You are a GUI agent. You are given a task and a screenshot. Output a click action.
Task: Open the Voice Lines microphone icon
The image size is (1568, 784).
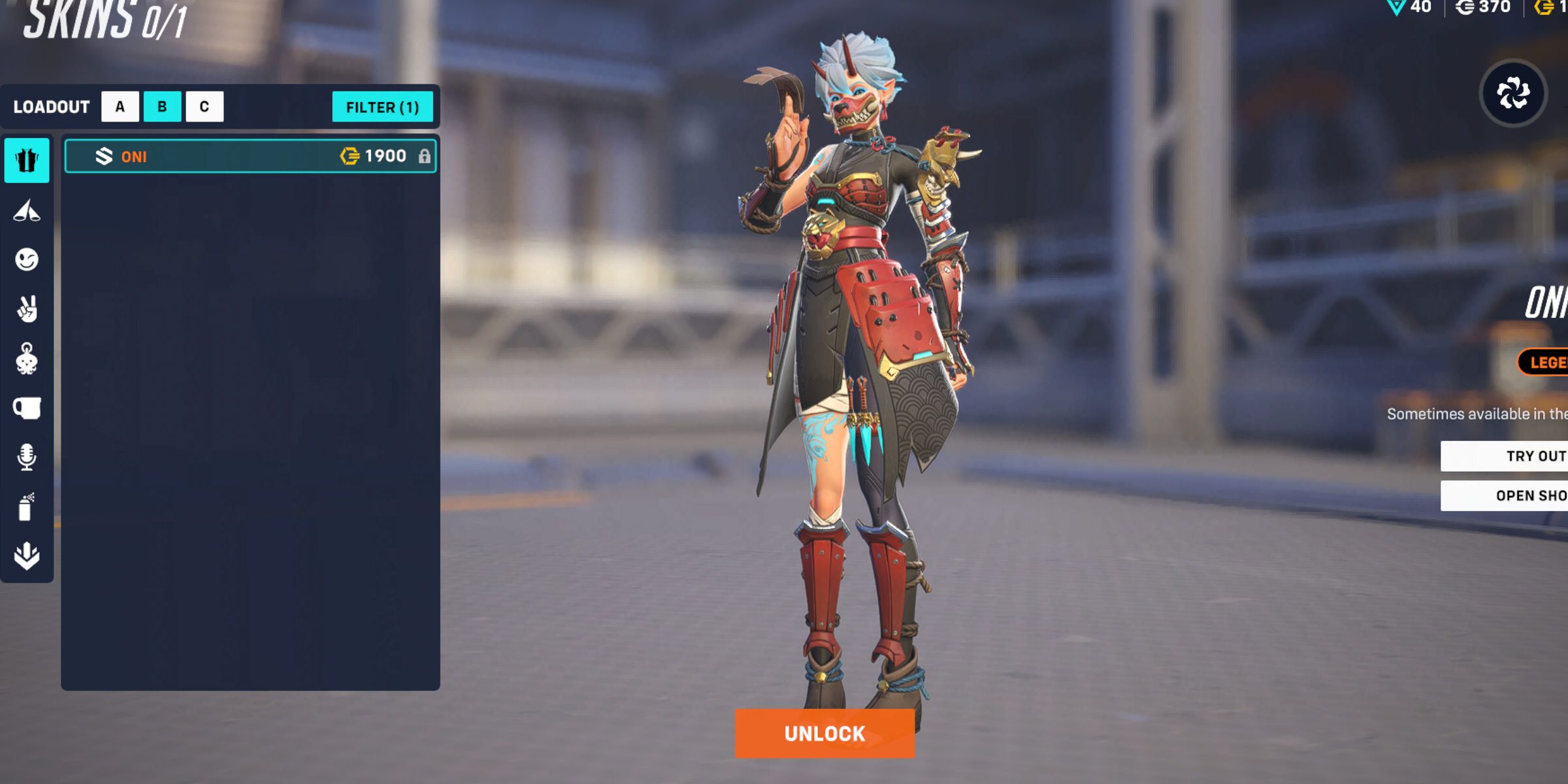(26, 456)
